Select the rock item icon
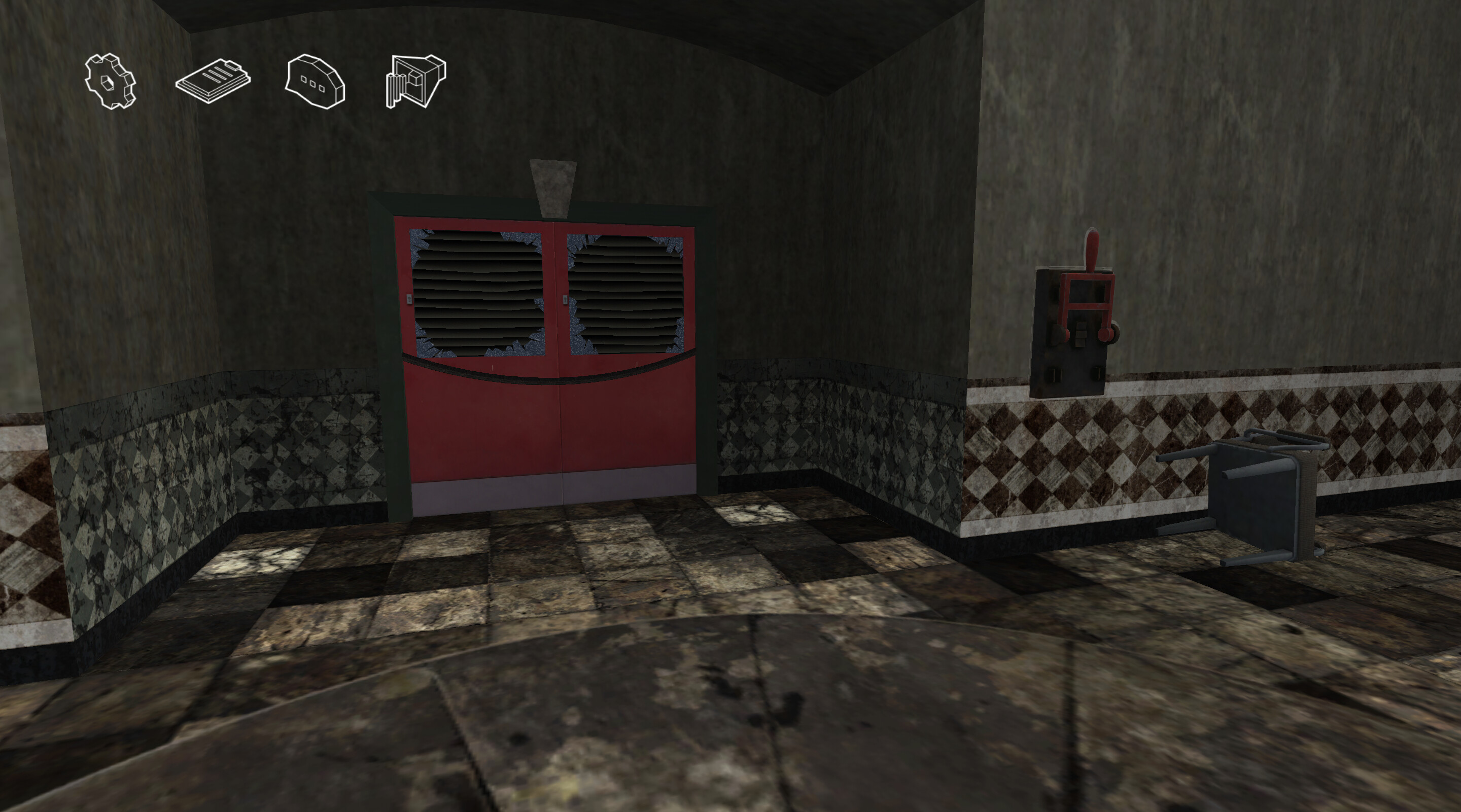The image size is (1461, 812). pyautogui.click(x=314, y=81)
